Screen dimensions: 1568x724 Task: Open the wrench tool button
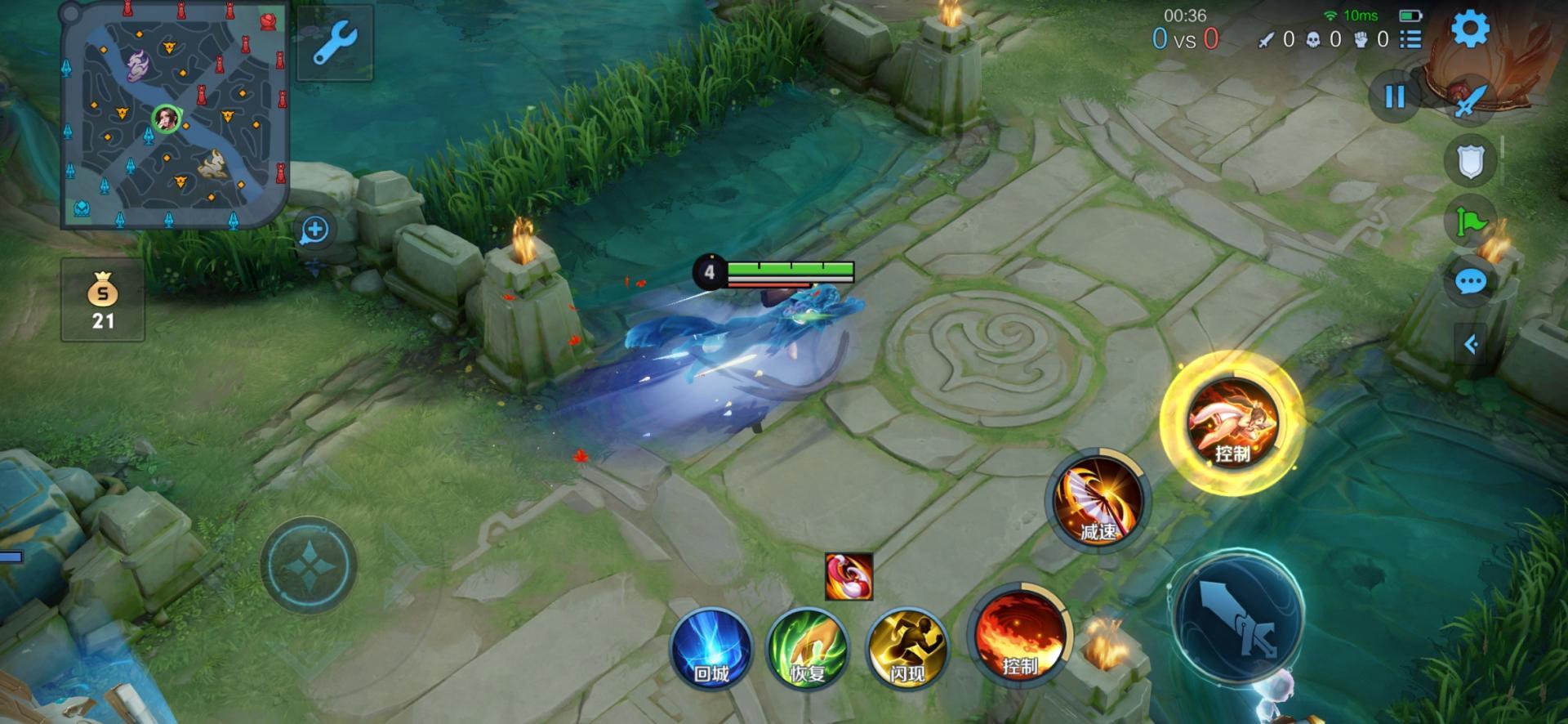tap(335, 42)
